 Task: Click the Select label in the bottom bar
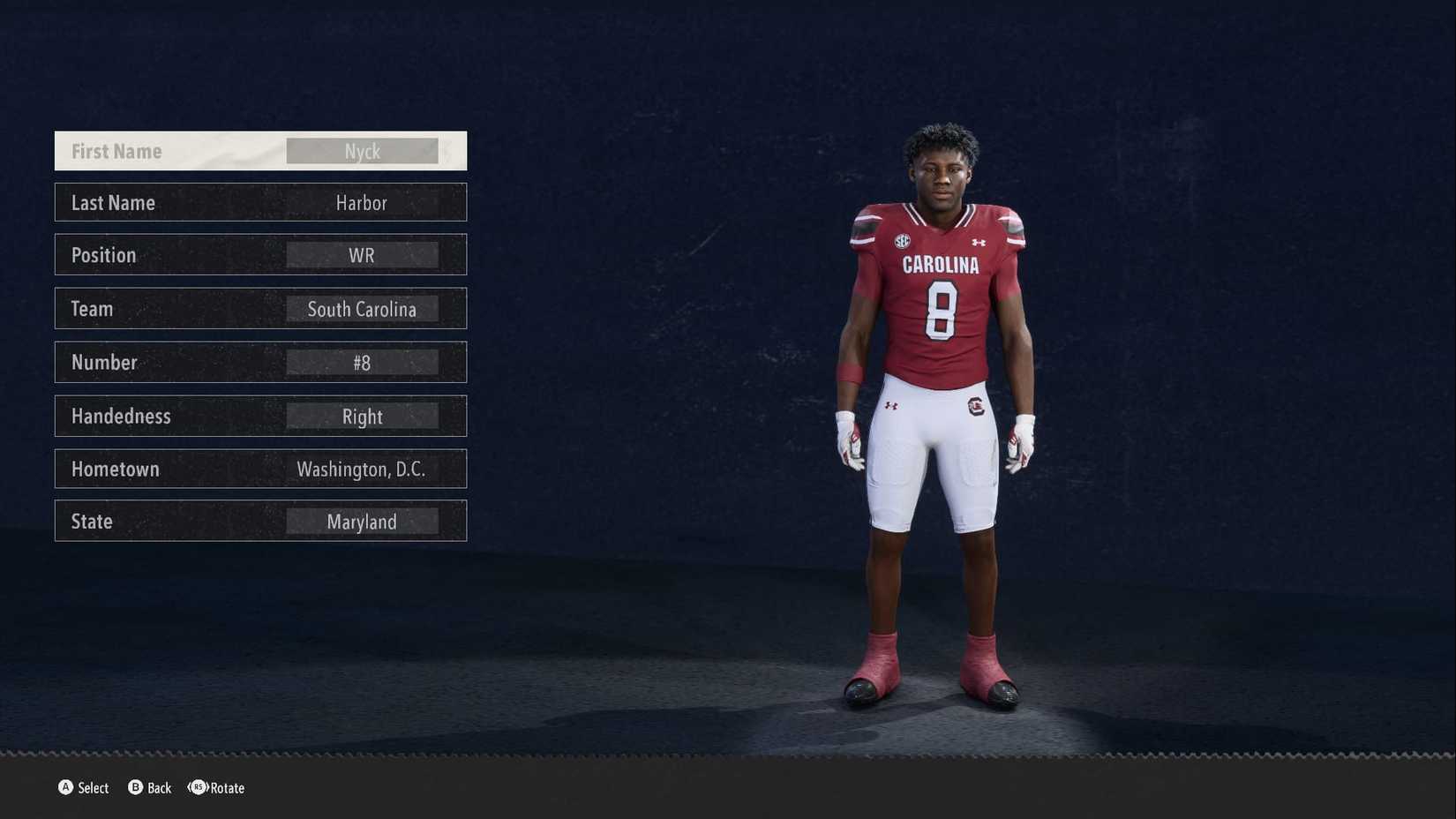tap(93, 788)
